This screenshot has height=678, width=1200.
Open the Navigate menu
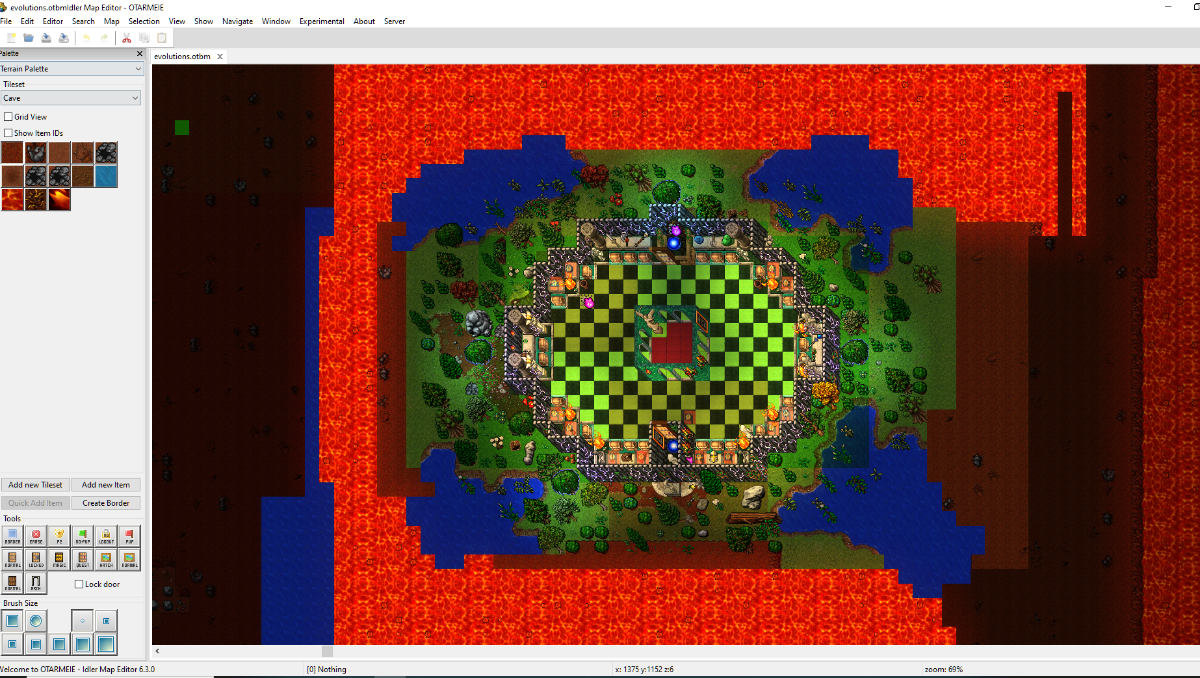[x=237, y=21]
